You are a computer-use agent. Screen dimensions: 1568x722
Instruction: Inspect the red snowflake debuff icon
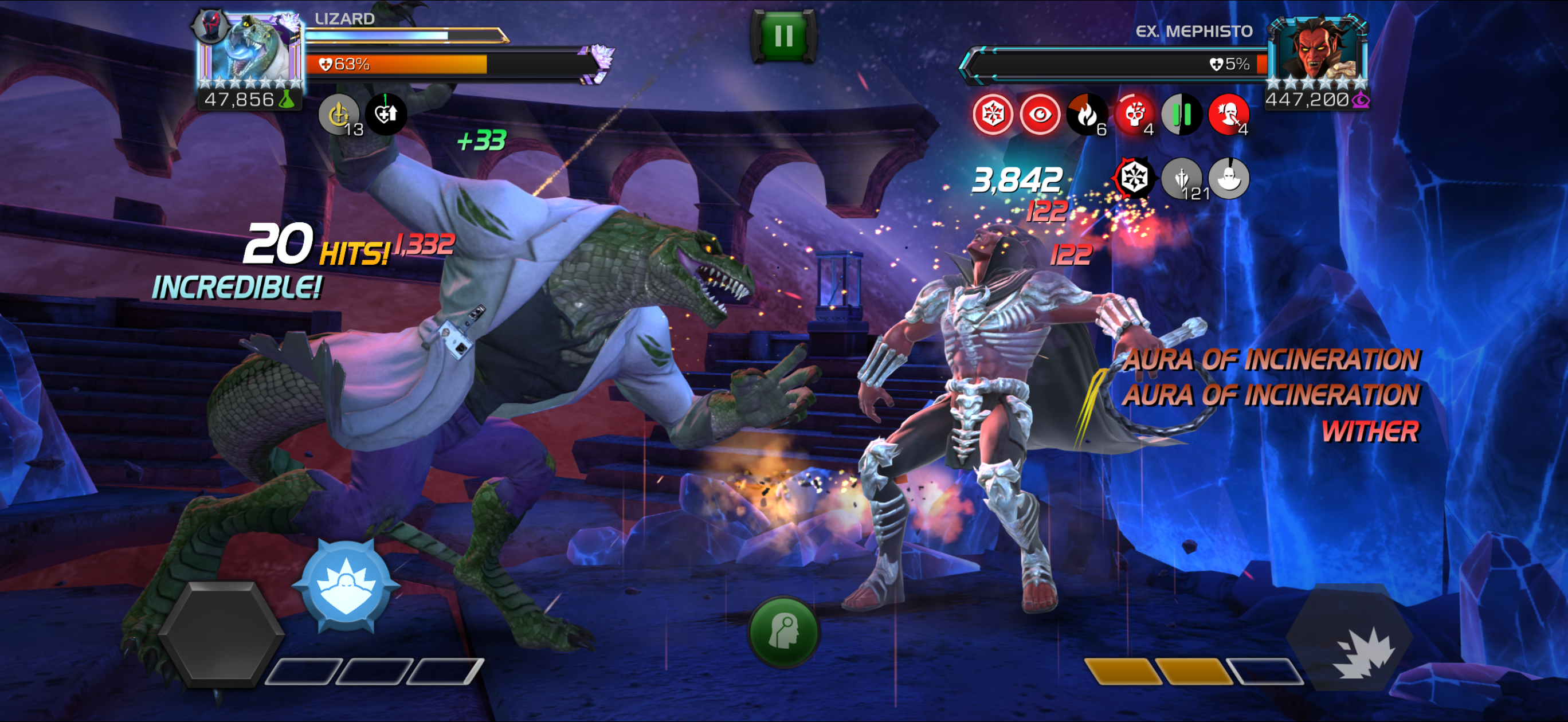click(993, 114)
